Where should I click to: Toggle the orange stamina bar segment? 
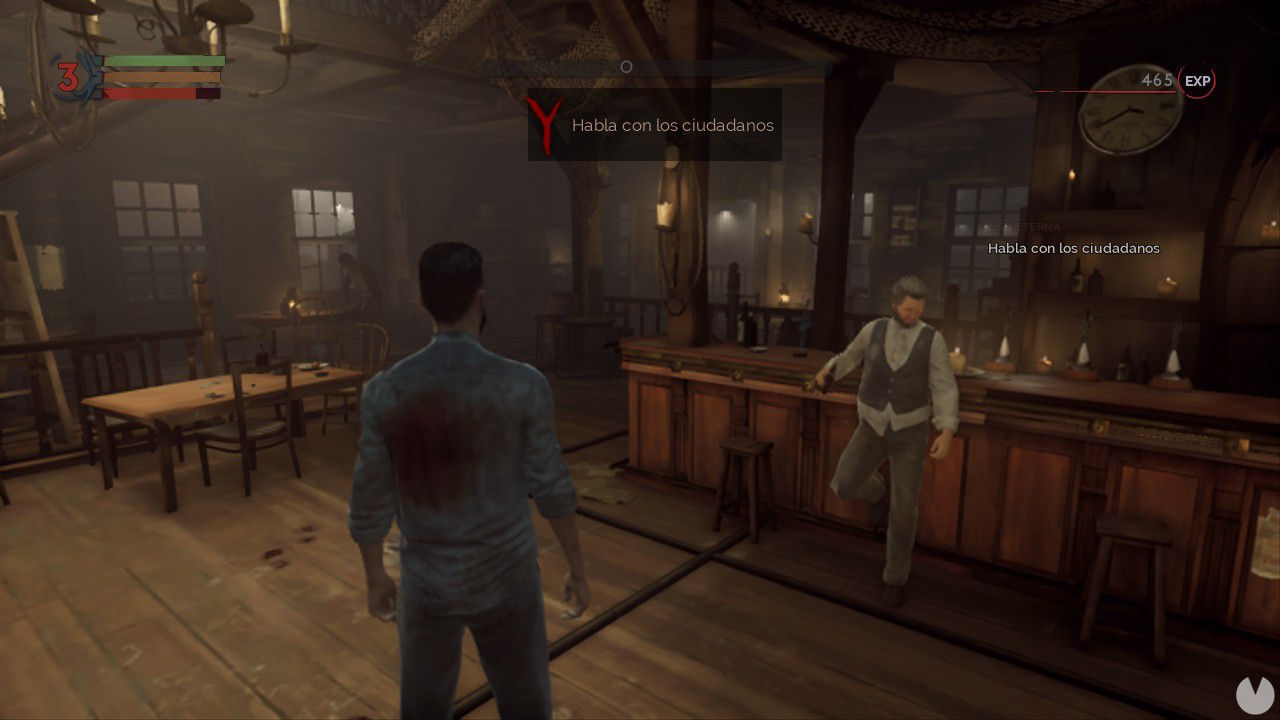tap(160, 77)
